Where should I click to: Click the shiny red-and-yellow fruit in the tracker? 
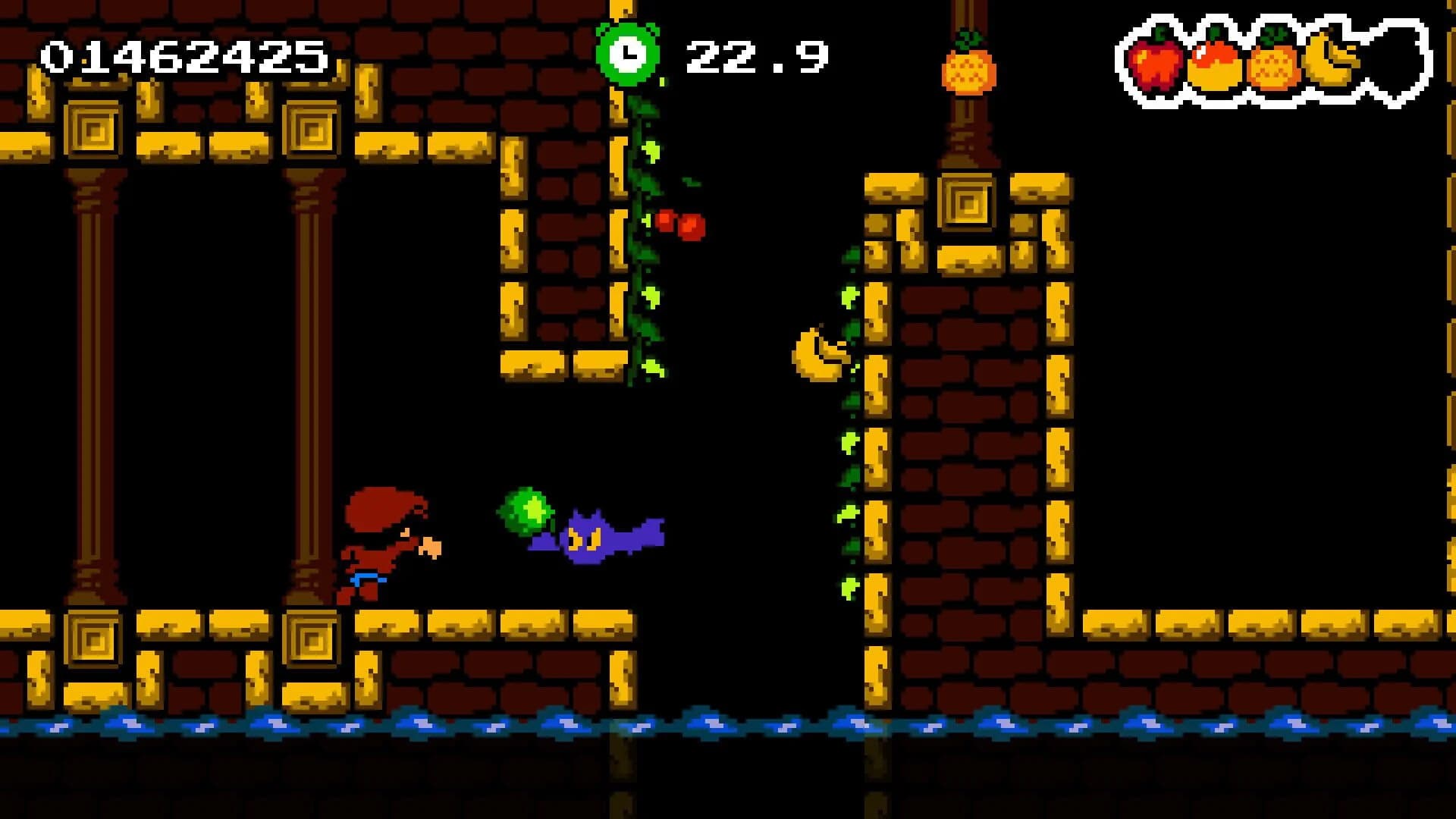click(x=1214, y=63)
